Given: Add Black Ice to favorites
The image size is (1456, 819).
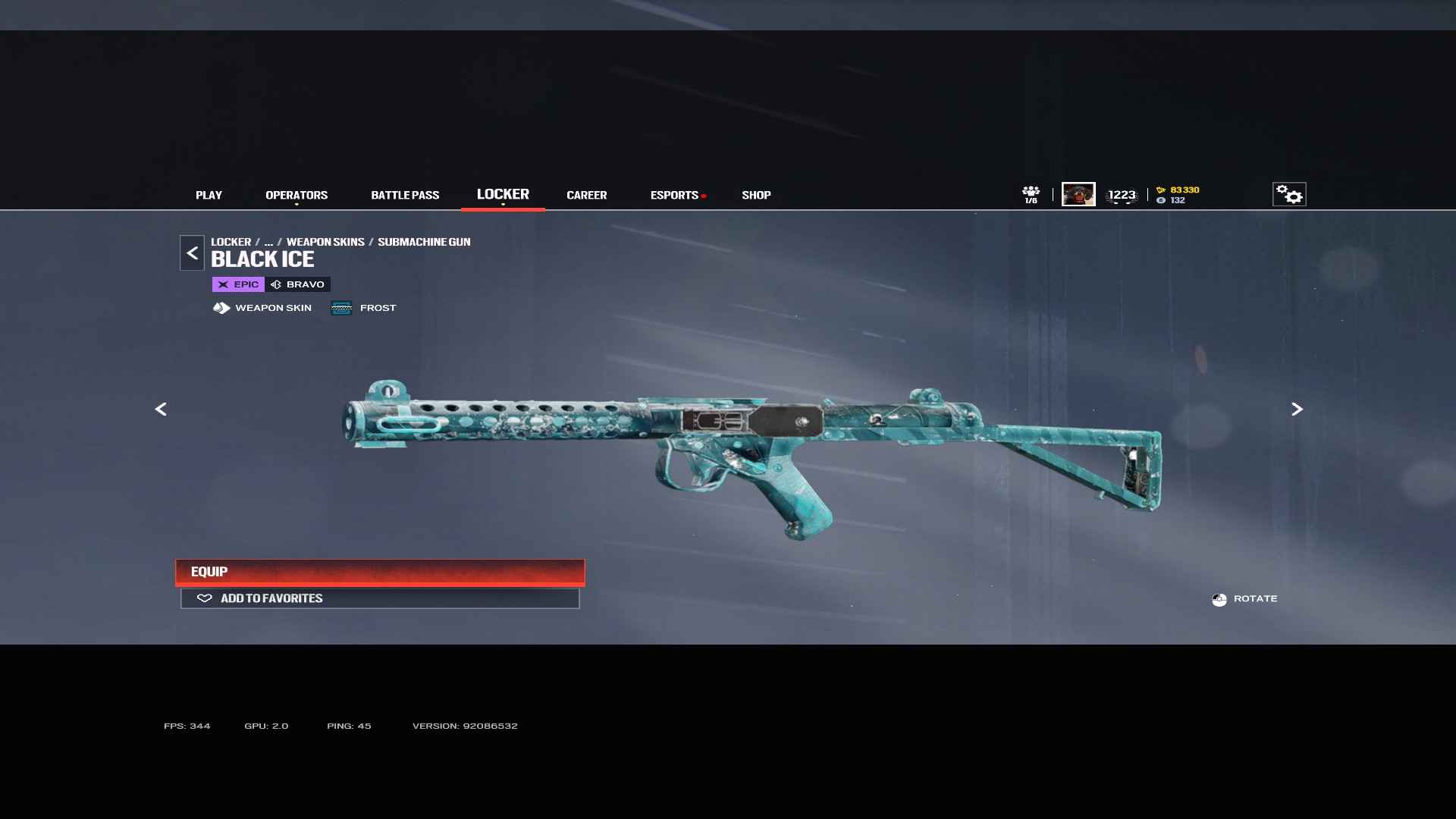Looking at the screenshot, I should coord(380,598).
